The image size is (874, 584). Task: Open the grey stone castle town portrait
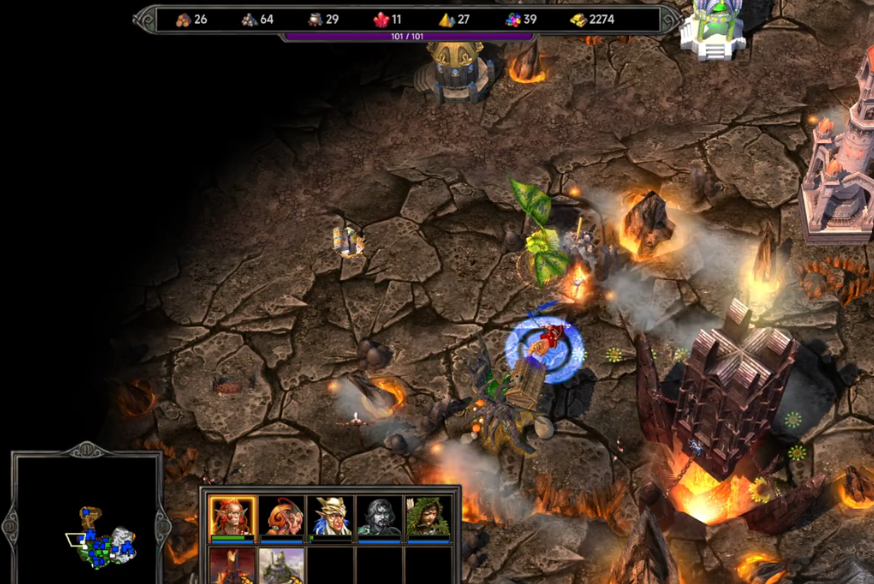click(x=282, y=566)
